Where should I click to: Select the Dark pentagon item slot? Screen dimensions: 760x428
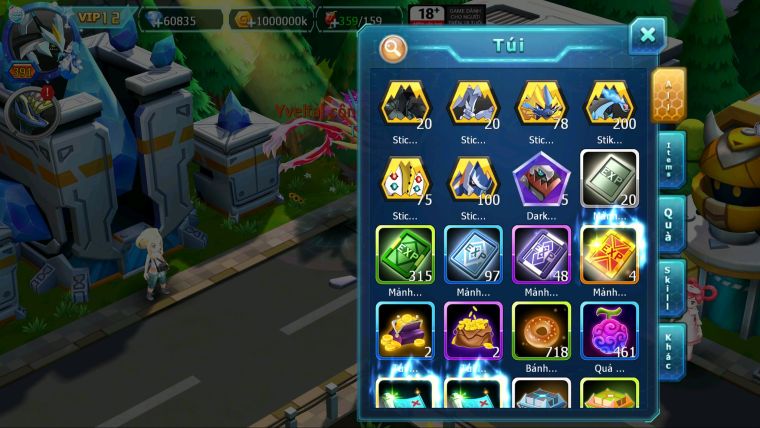tap(541, 180)
